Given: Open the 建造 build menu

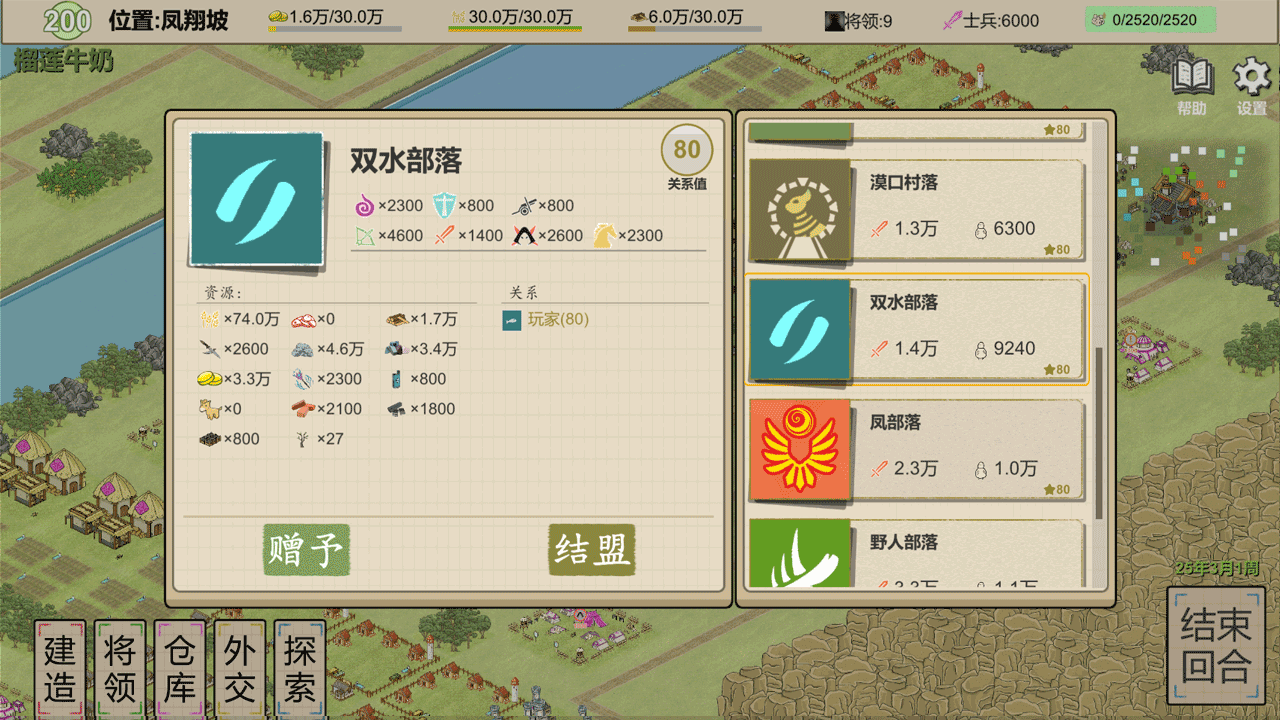Looking at the screenshot, I should click(60, 665).
